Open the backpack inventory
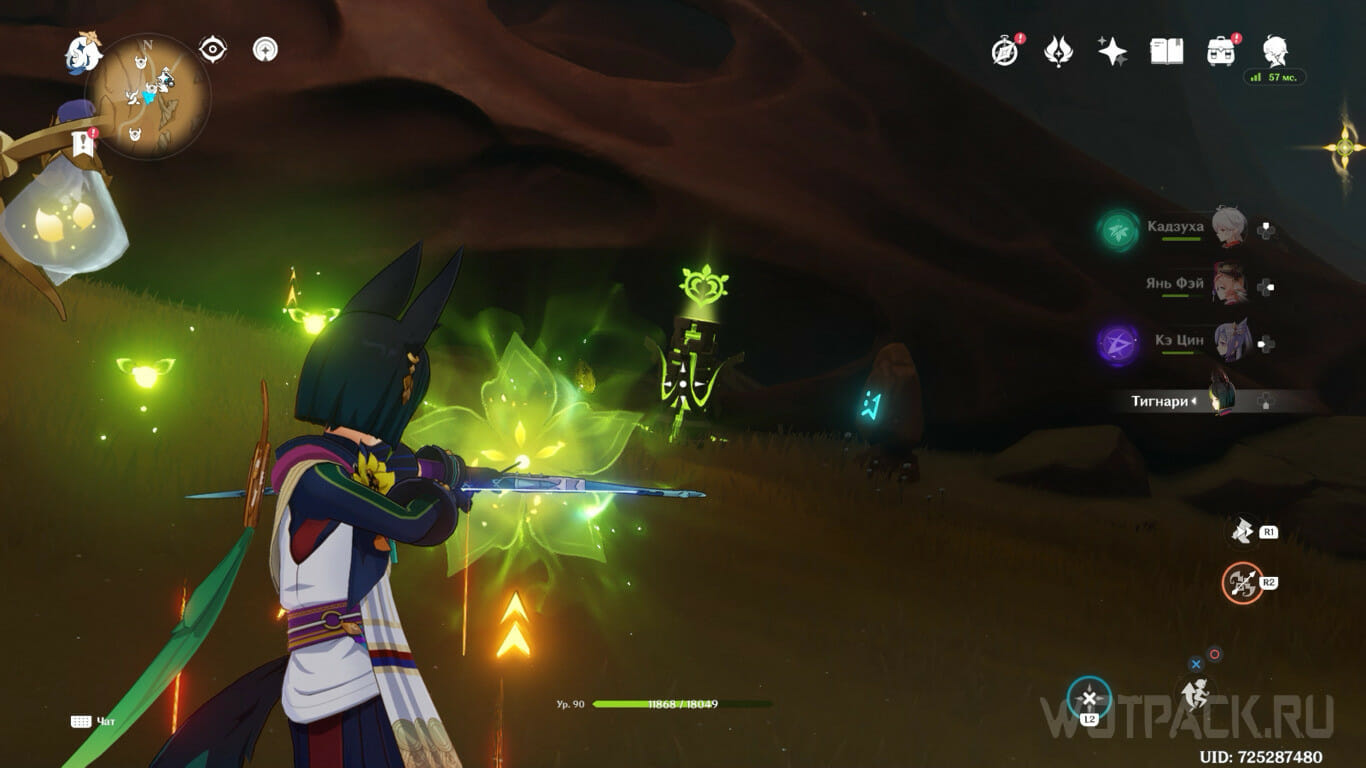 click(x=1220, y=51)
